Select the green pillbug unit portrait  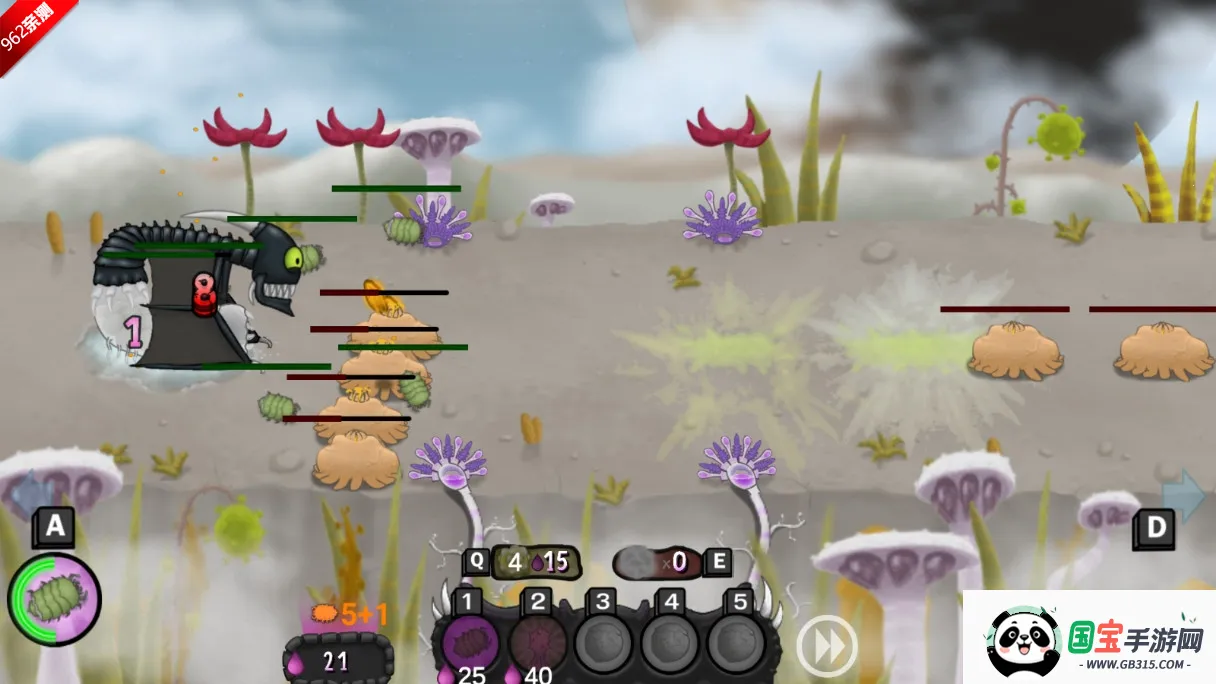[54, 600]
